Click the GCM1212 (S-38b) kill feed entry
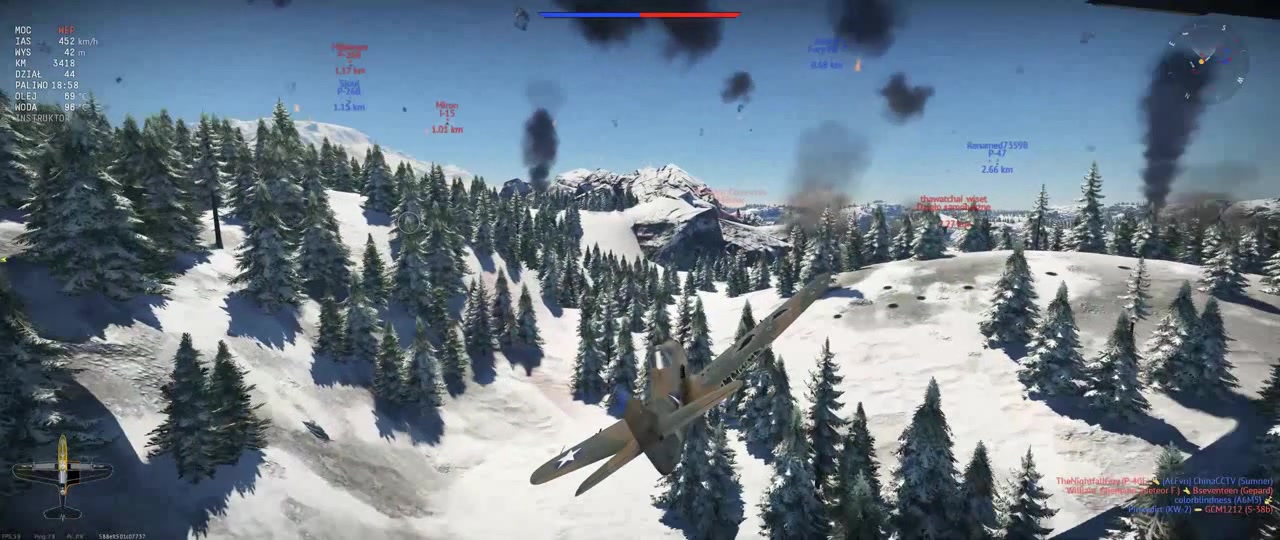 click(1239, 510)
